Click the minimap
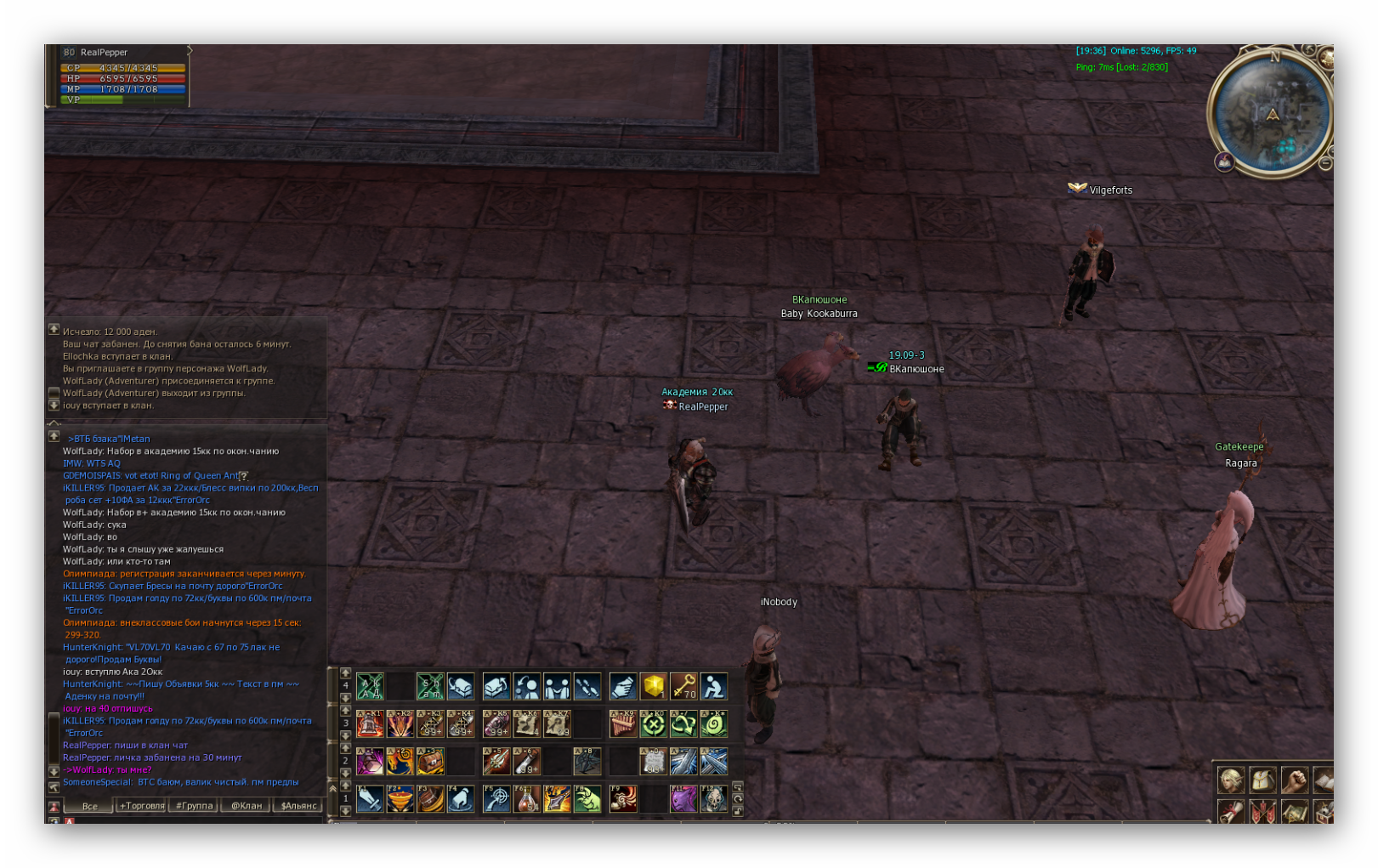 tap(1270, 115)
